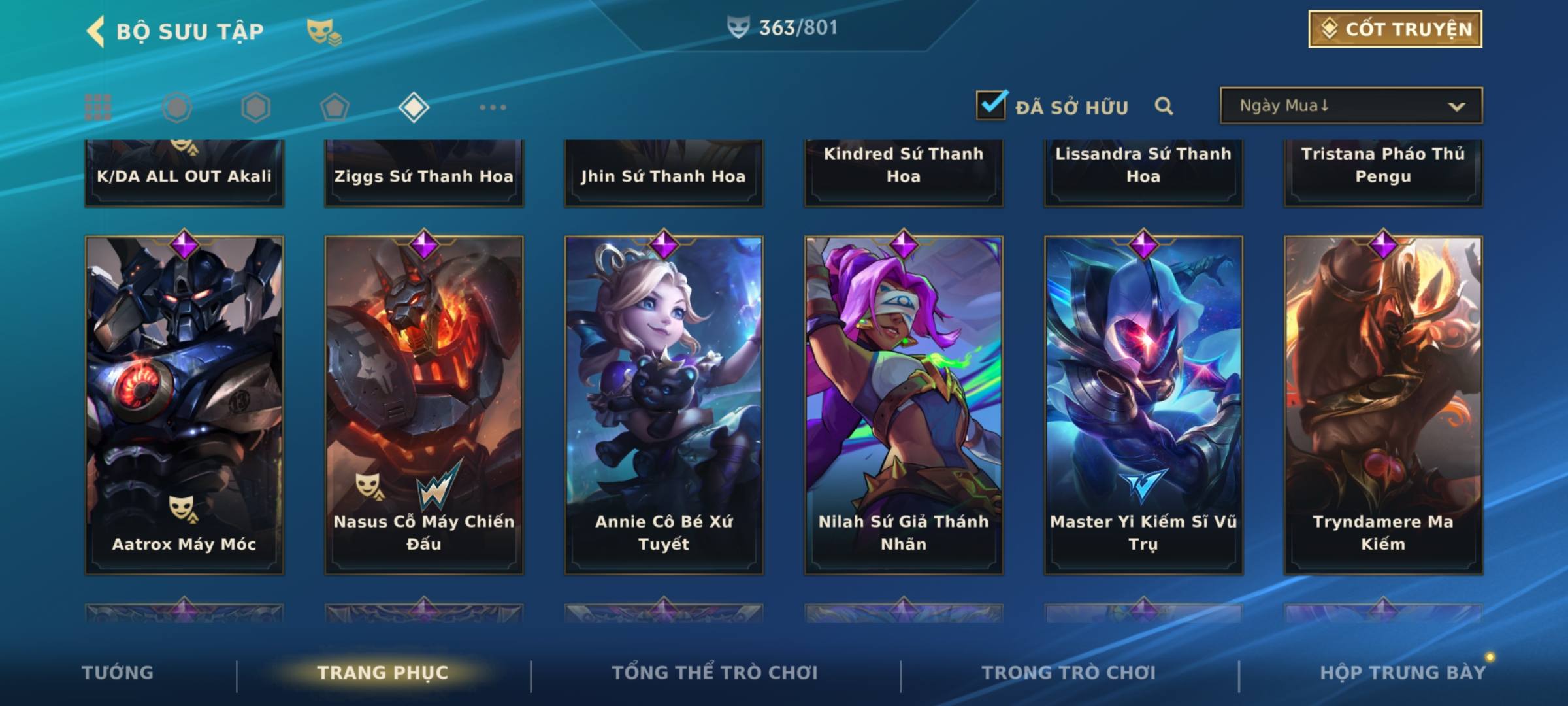Screen dimensions: 1568x706
Task: Open the skin search magnifier
Action: (x=1164, y=106)
